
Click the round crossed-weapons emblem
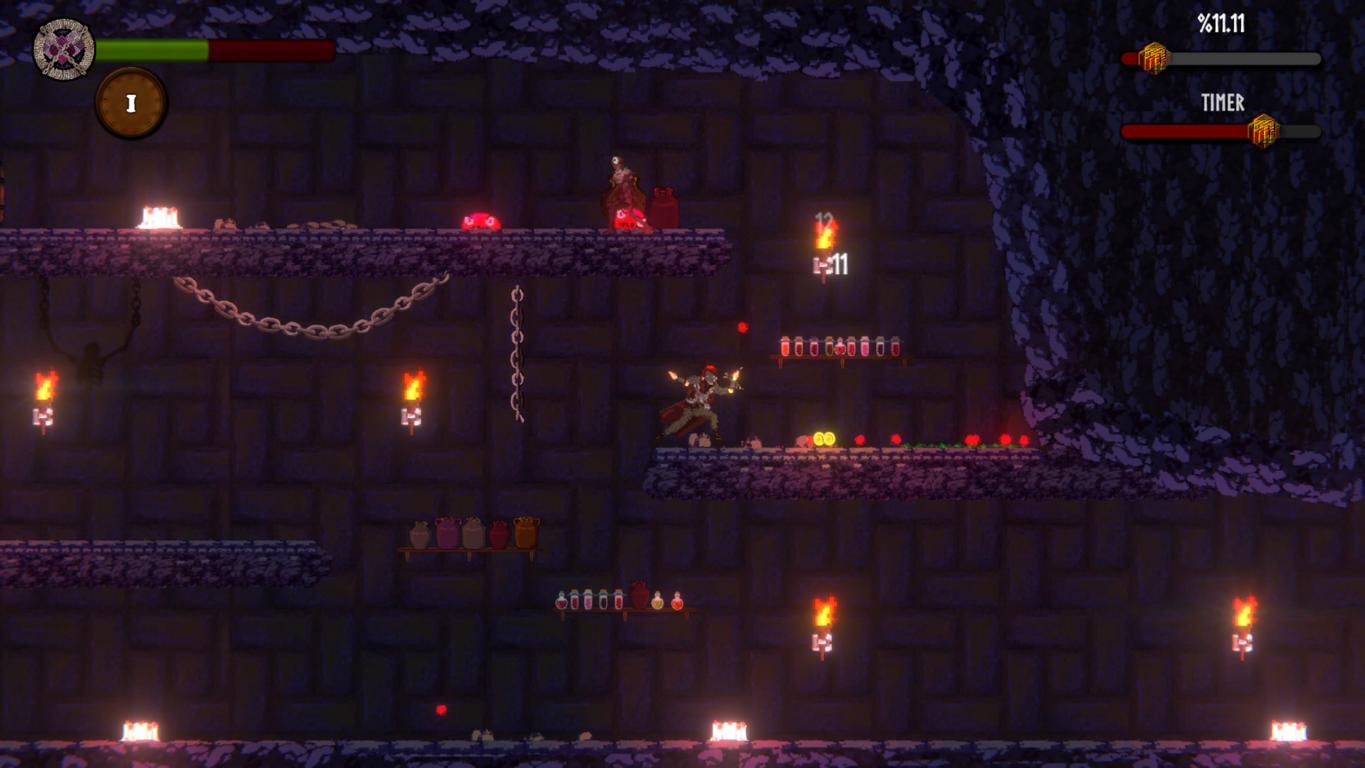coord(64,49)
